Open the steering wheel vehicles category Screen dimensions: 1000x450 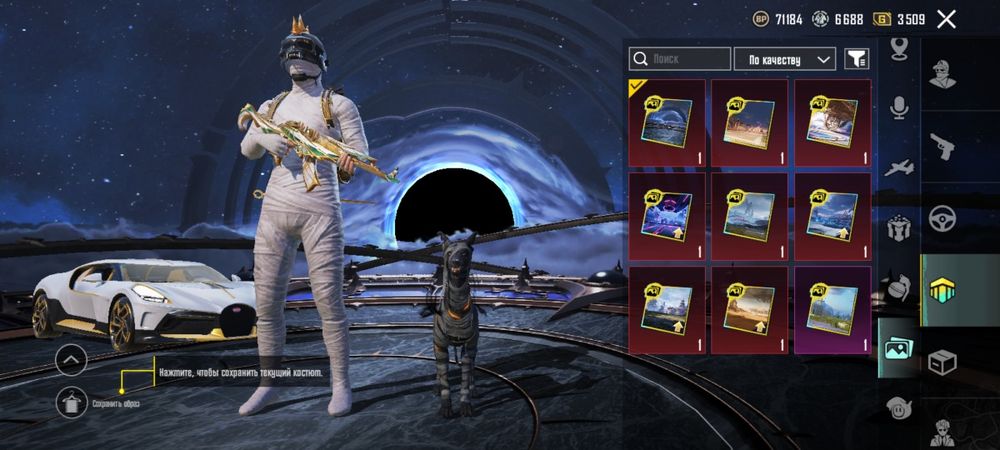pos(942,217)
